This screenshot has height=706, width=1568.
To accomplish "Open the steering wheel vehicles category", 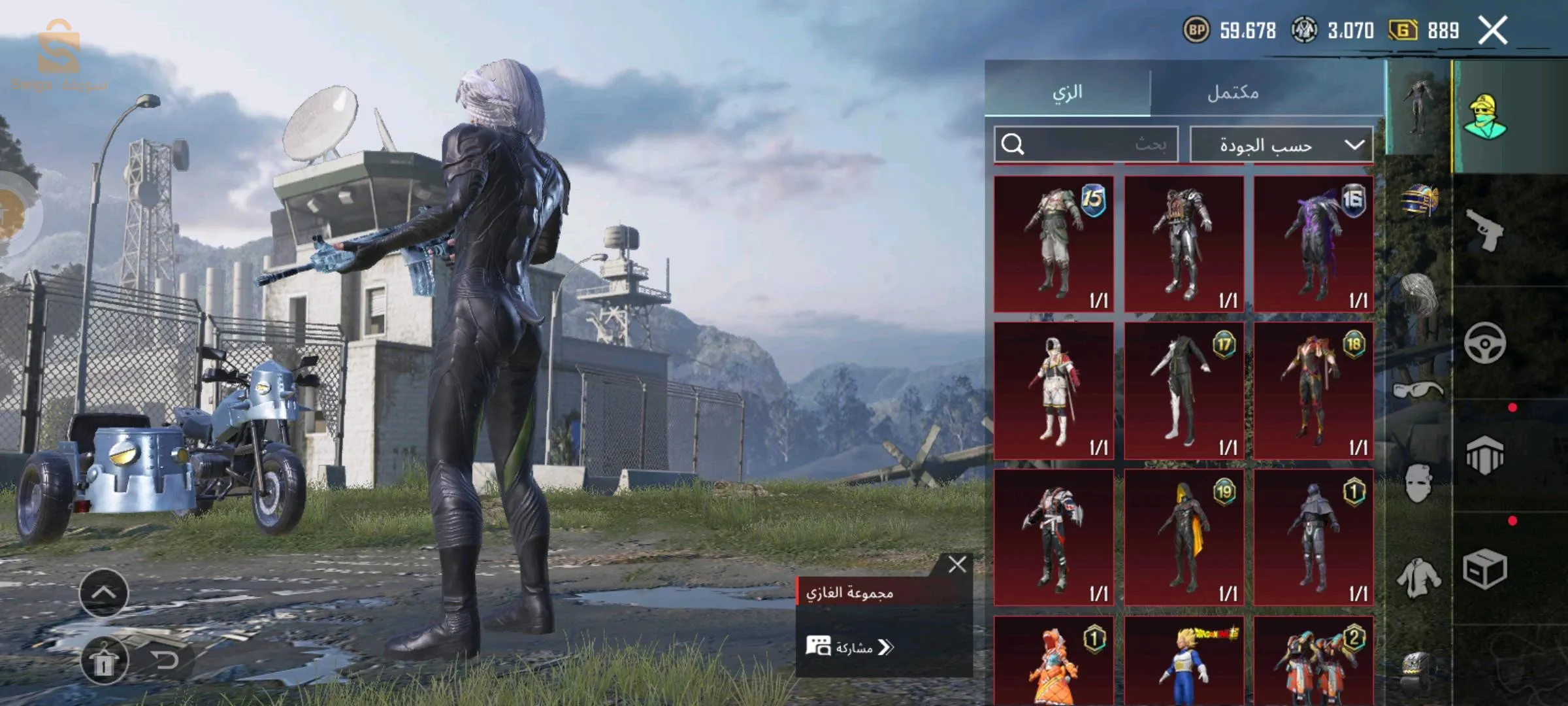I will coord(1484,343).
